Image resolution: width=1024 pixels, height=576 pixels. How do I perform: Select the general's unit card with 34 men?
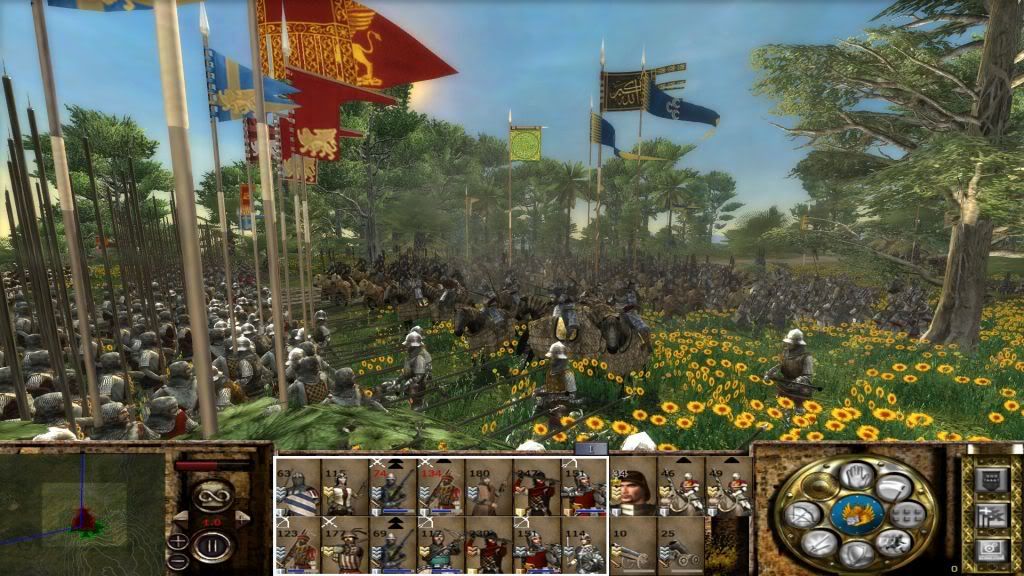pyautogui.click(x=633, y=488)
